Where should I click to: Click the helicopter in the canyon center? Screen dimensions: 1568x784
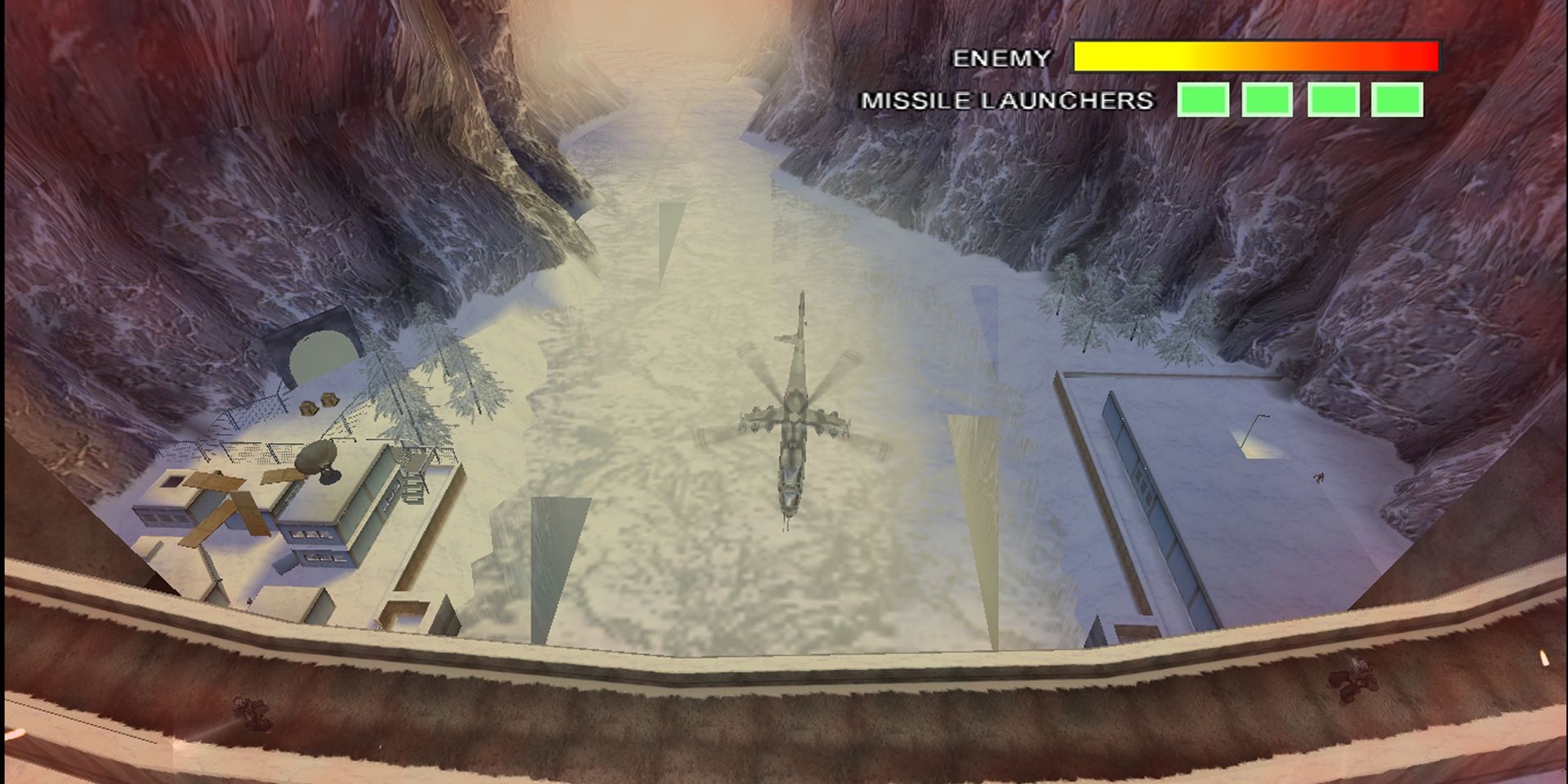(796, 425)
